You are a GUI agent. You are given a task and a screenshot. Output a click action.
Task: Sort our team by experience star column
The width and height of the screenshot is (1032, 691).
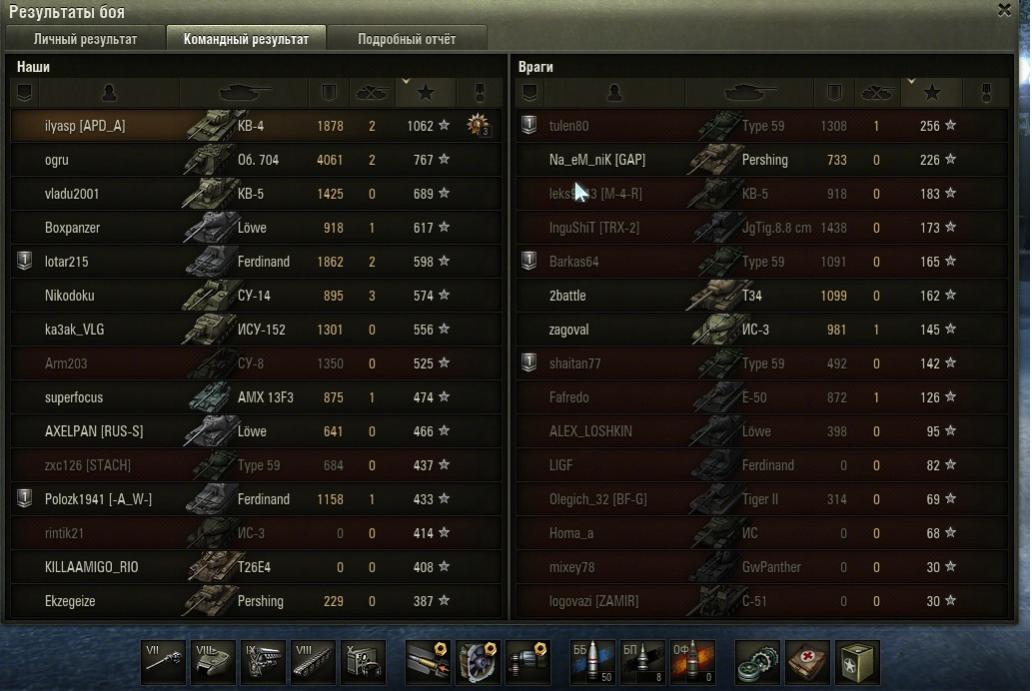426,93
